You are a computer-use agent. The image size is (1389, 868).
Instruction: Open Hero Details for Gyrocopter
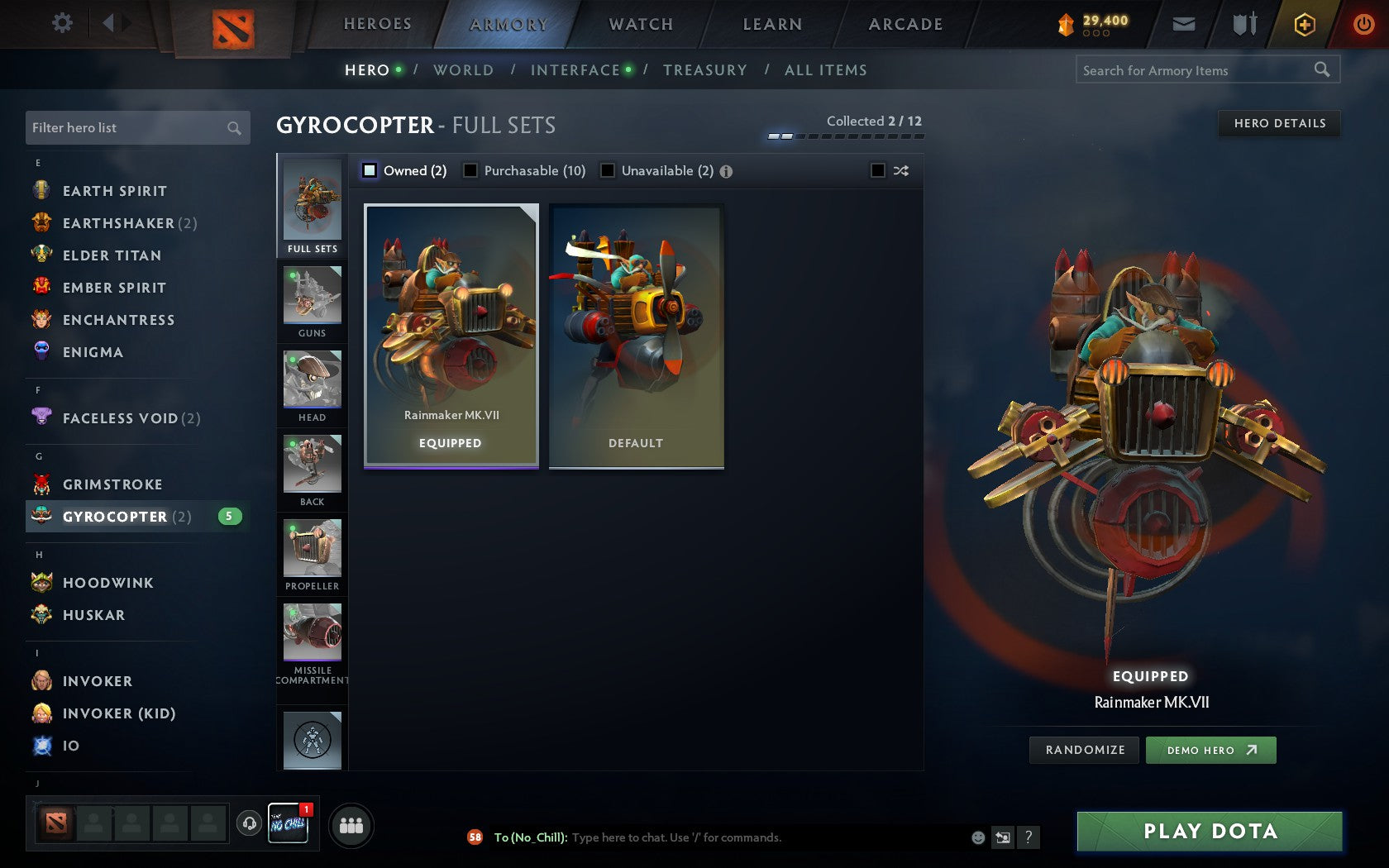[1278, 124]
